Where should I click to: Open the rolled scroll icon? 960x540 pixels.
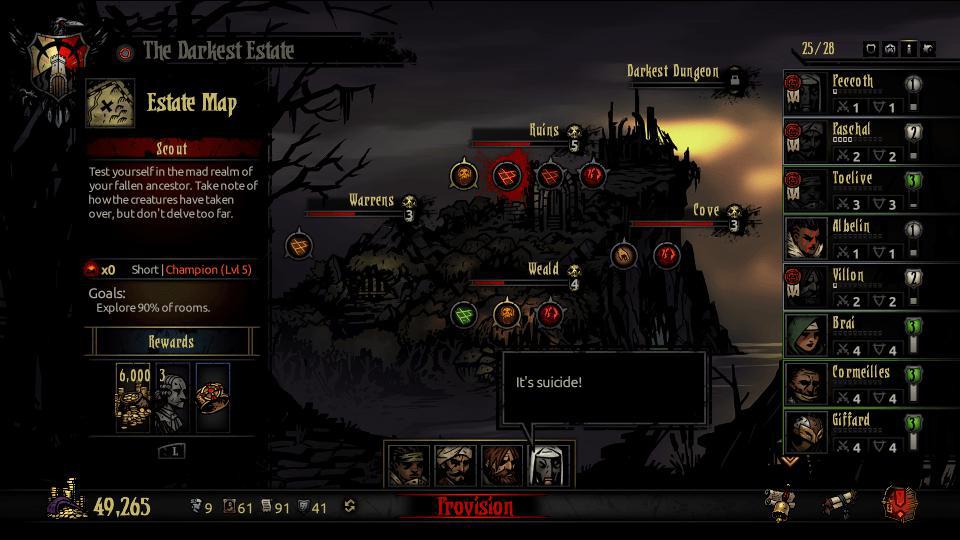839,505
